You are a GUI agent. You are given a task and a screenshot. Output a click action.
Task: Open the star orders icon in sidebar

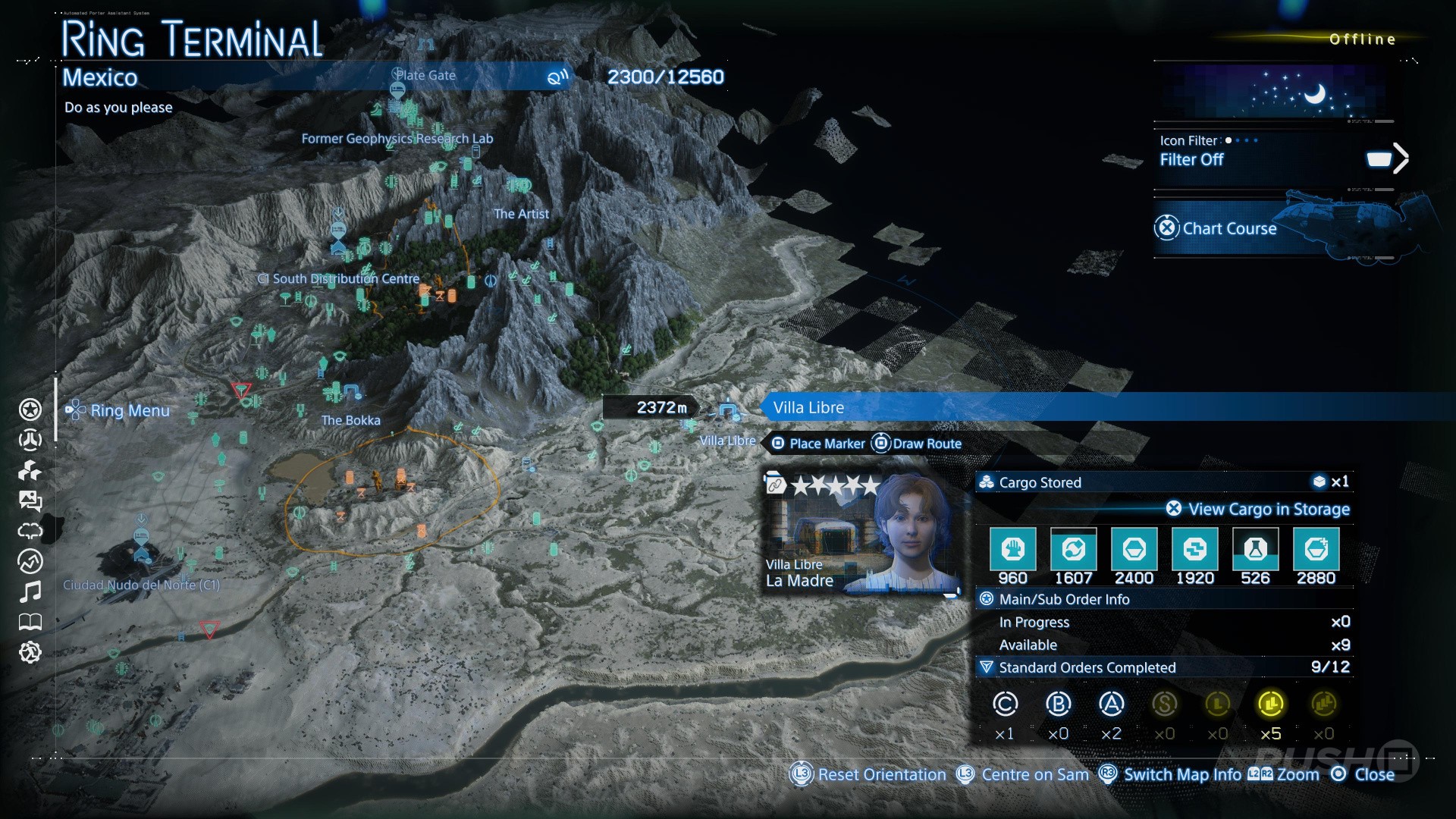tap(30, 409)
